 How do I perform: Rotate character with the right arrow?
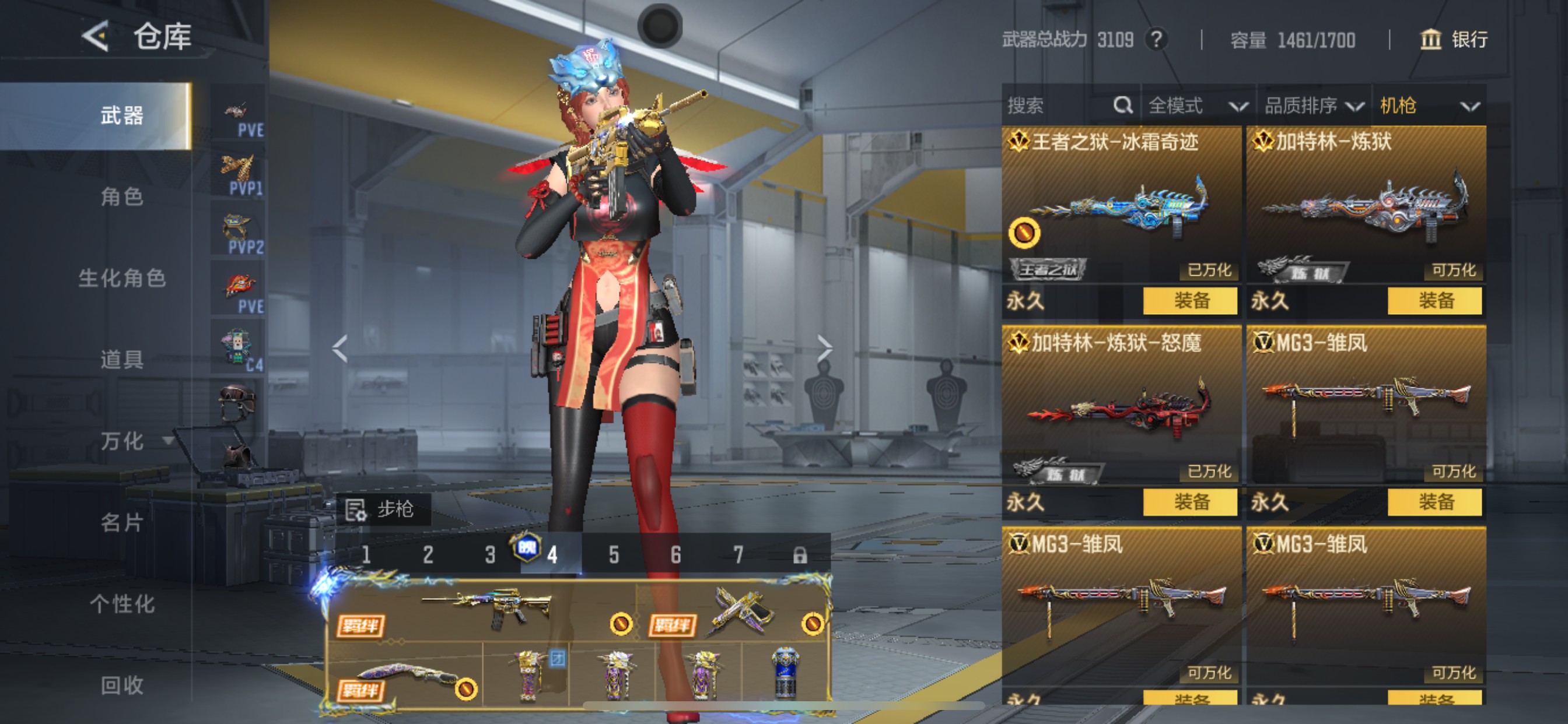coord(824,349)
